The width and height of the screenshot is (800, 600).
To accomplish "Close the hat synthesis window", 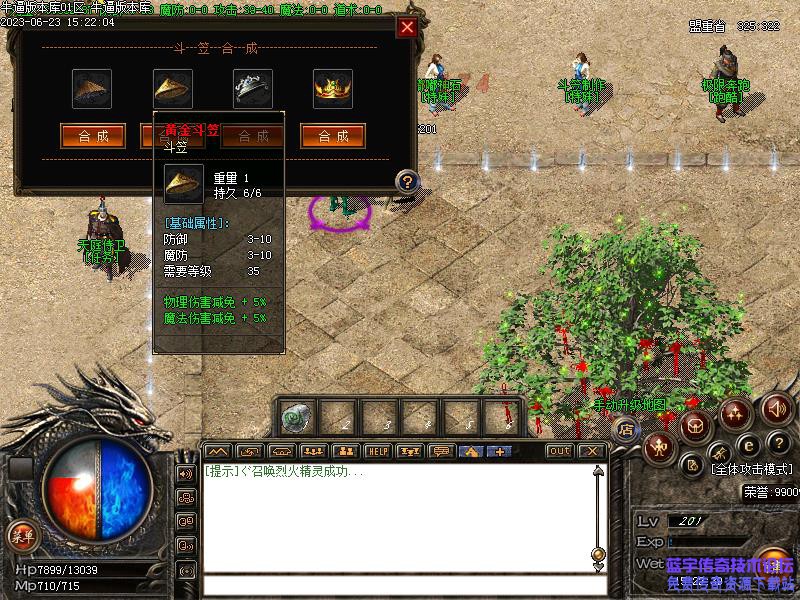I will (406, 27).
